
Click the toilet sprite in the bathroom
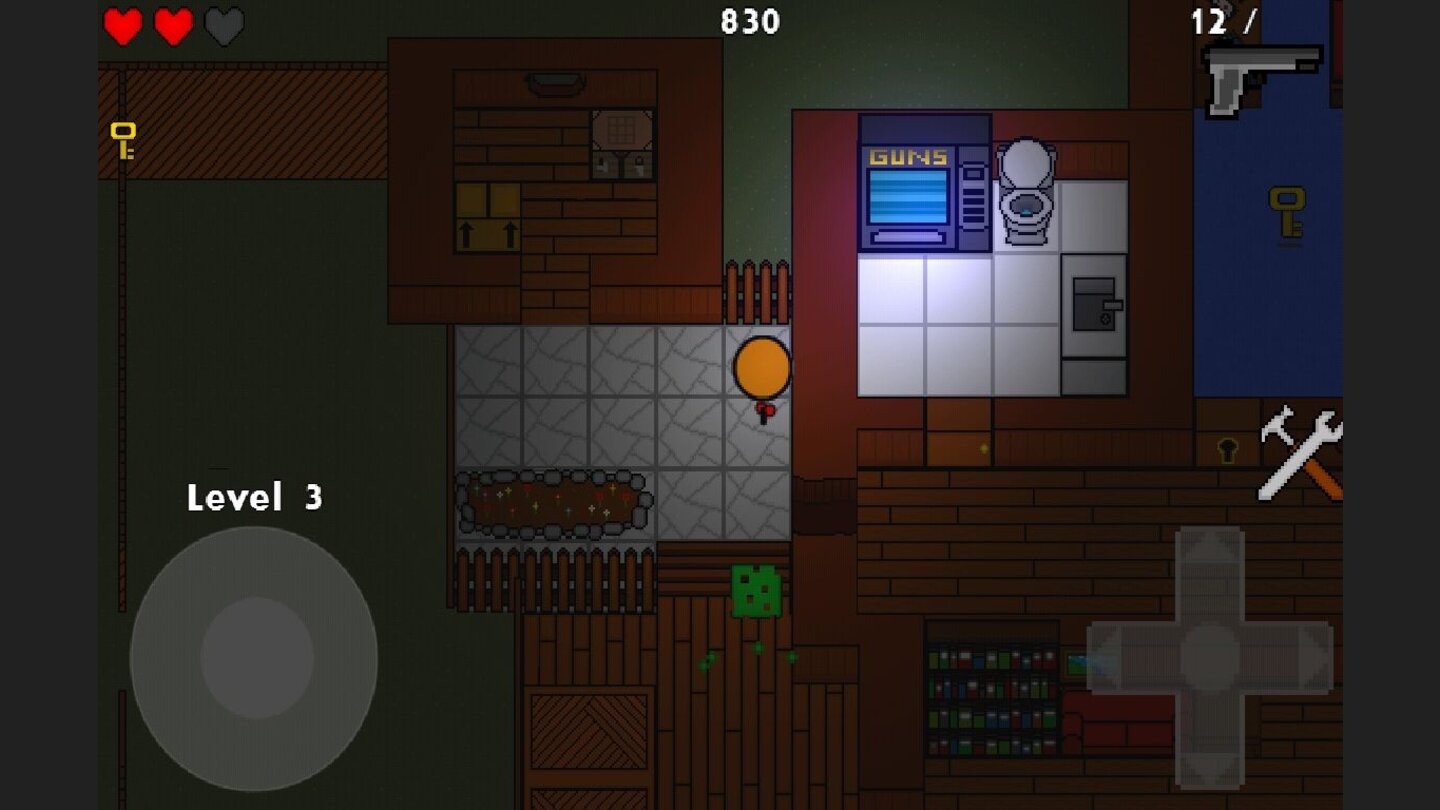1026,190
